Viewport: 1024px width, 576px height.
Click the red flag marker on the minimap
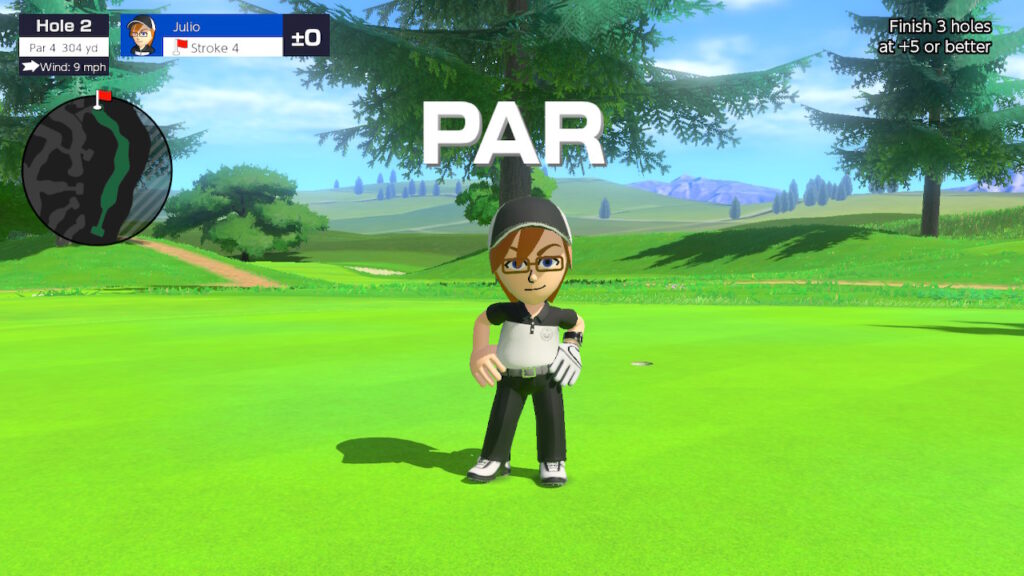pyautogui.click(x=101, y=97)
